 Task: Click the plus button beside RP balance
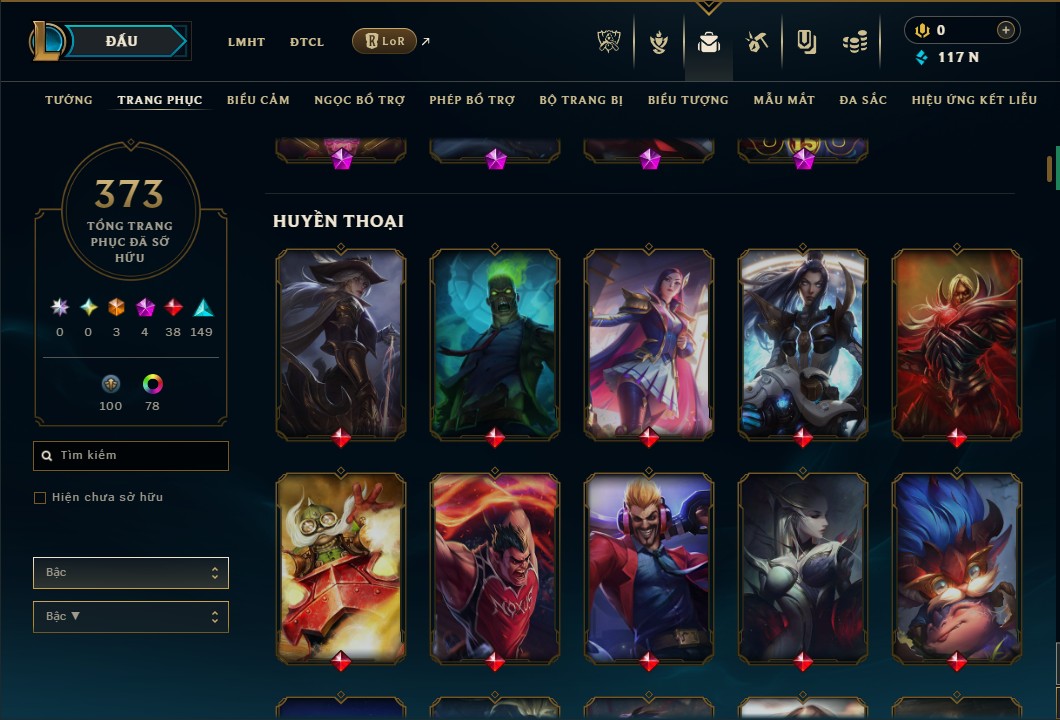click(1005, 30)
